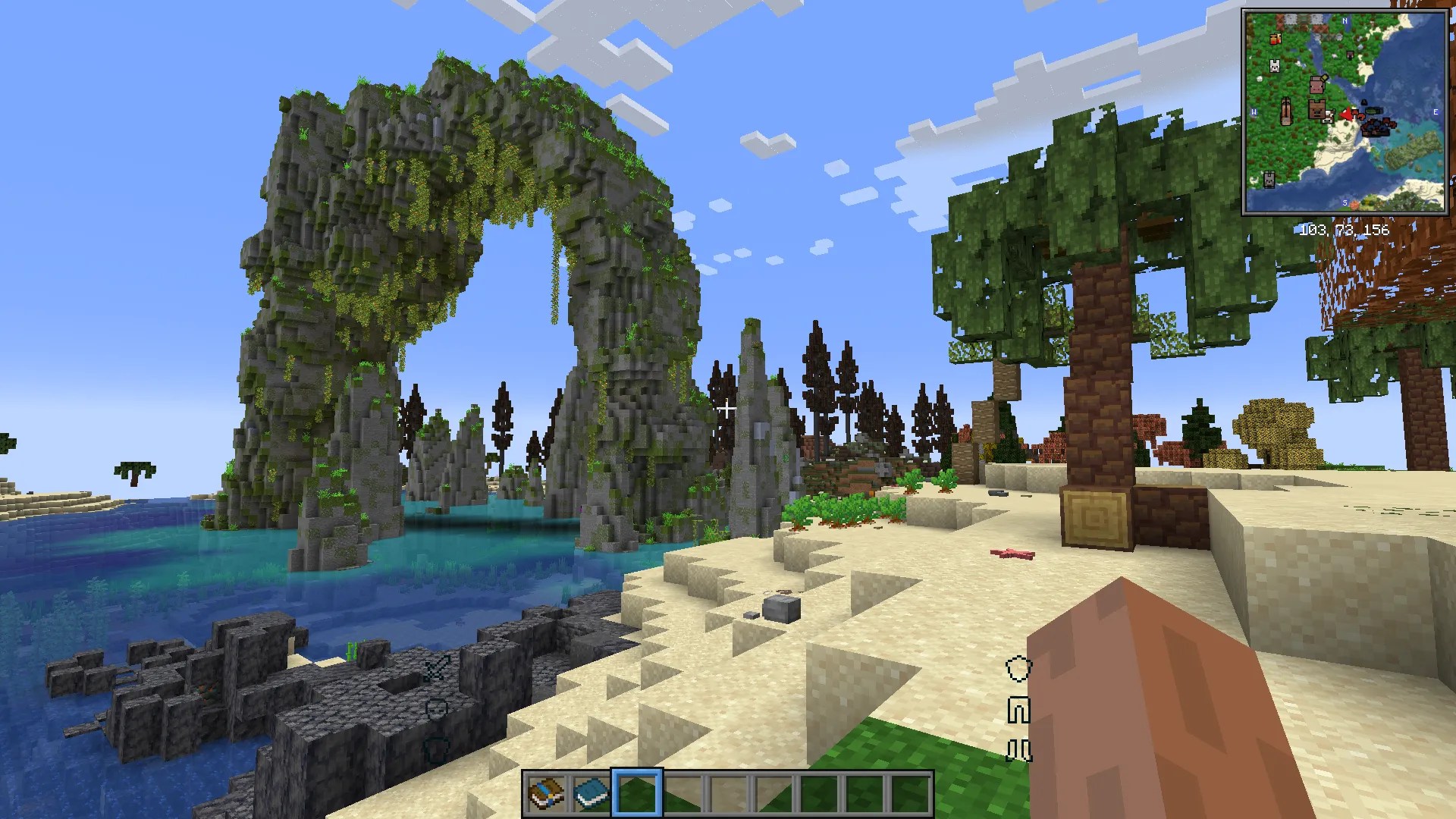
Task: Click the cow icon beside the bear on minimap
Action: coord(1328,117)
